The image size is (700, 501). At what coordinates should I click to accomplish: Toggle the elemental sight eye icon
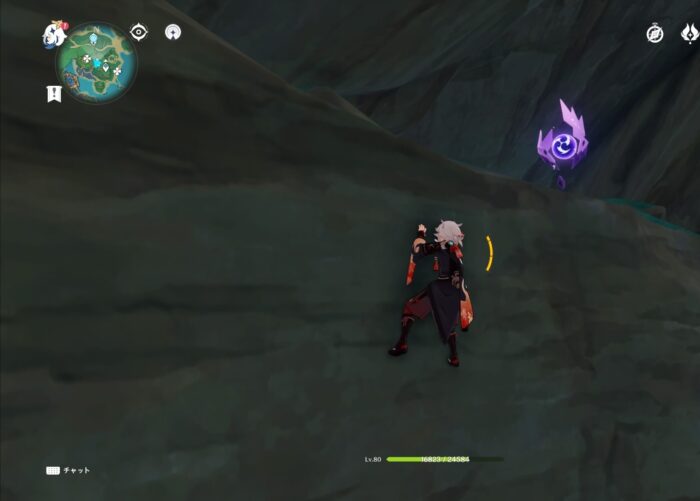pyautogui.click(x=139, y=32)
